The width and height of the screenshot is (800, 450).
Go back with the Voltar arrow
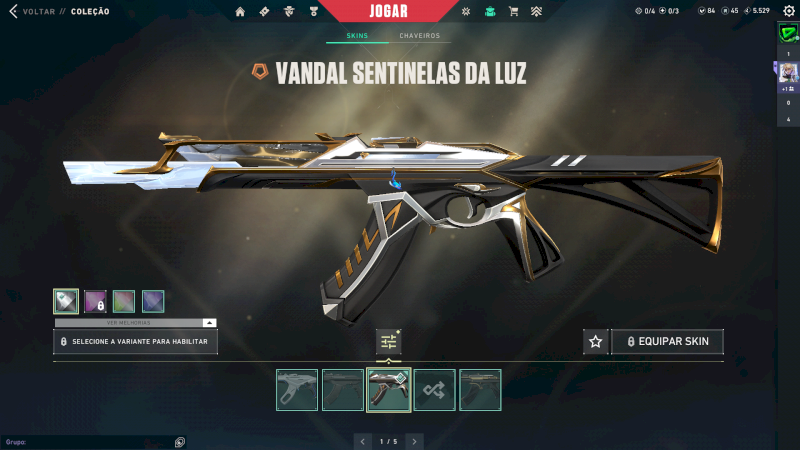coord(13,12)
